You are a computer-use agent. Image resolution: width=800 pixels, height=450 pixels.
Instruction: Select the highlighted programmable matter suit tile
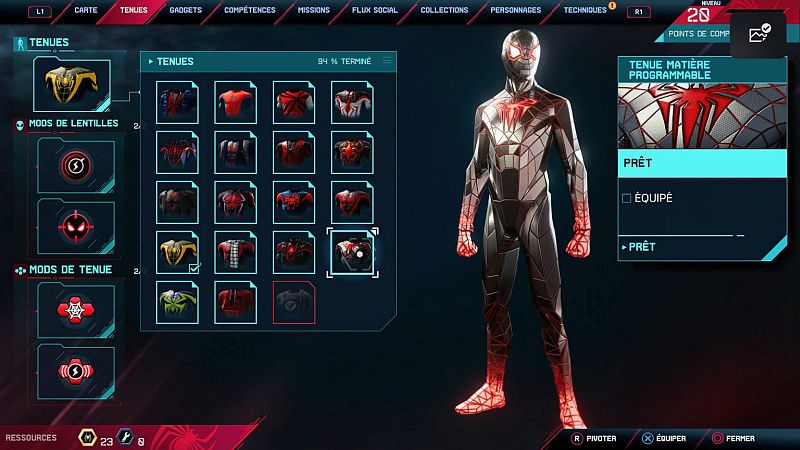(x=352, y=252)
